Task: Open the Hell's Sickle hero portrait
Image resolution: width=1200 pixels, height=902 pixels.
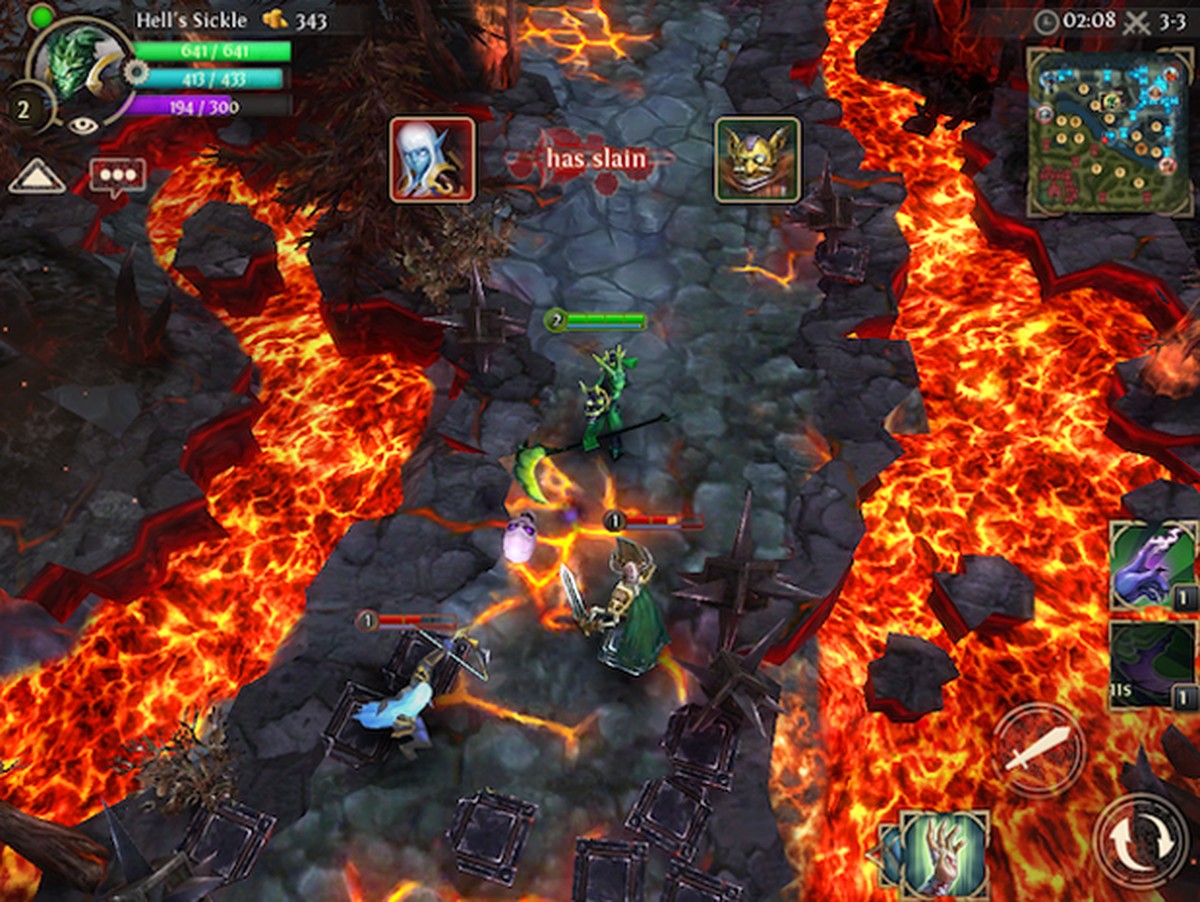Action: [x=80, y=62]
